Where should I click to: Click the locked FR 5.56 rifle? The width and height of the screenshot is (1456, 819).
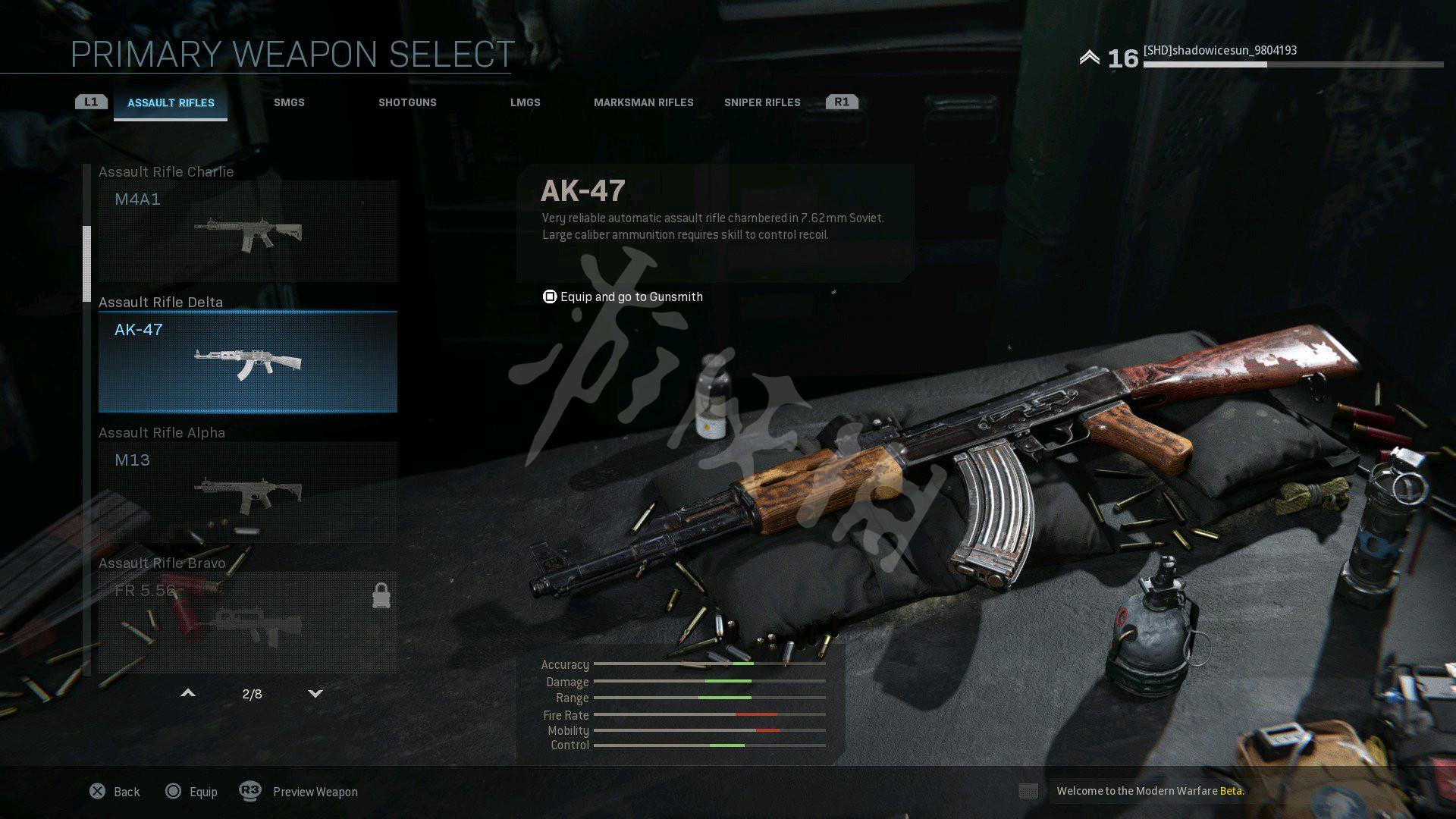[247, 623]
